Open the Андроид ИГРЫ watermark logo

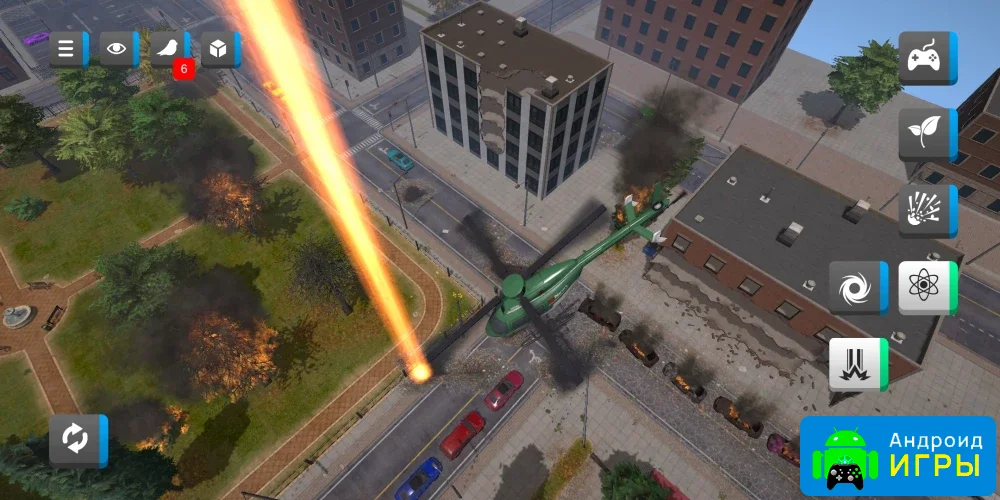[898, 456]
